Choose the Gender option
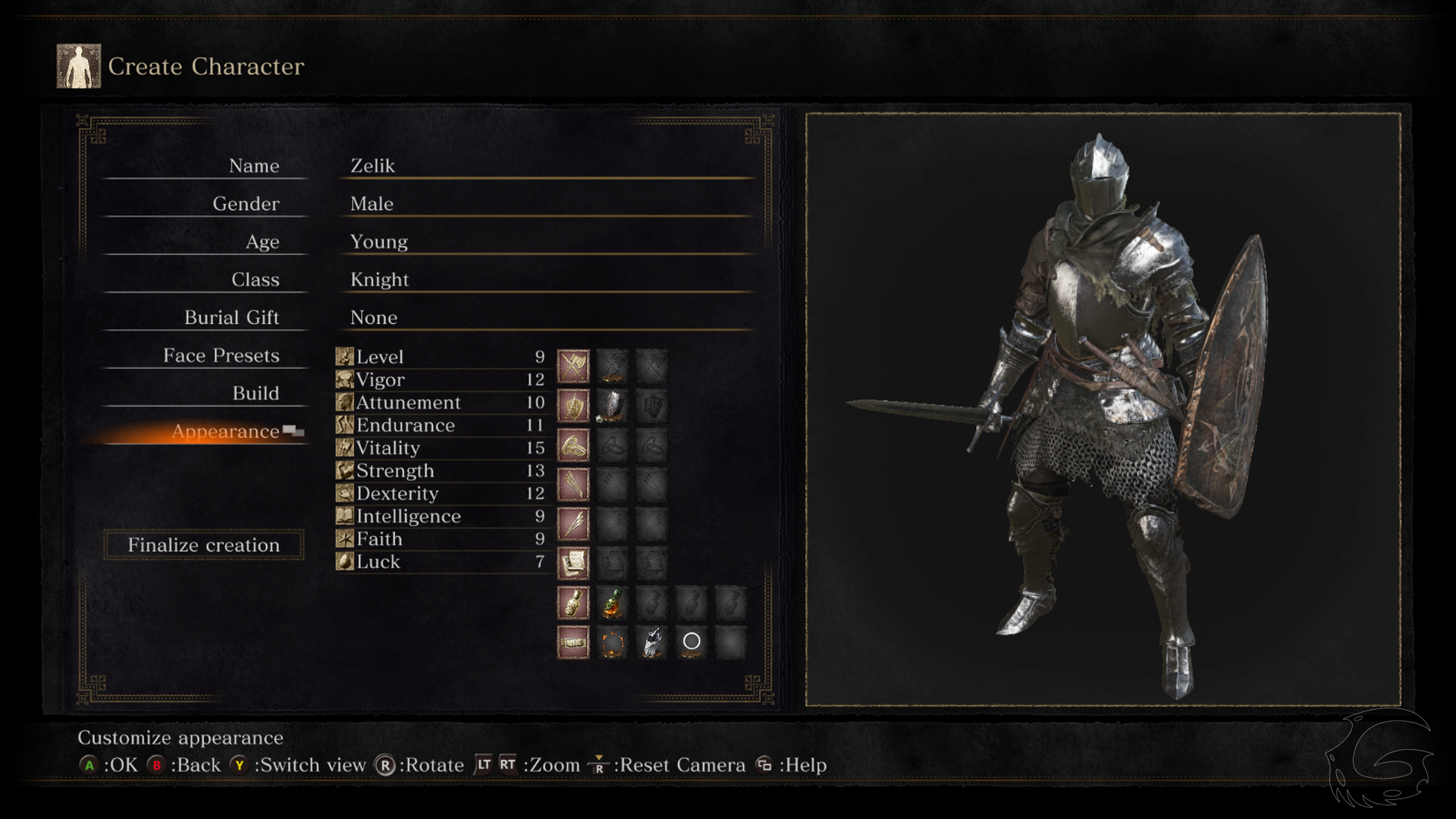This screenshot has width=1456, height=819. [246, 204]
